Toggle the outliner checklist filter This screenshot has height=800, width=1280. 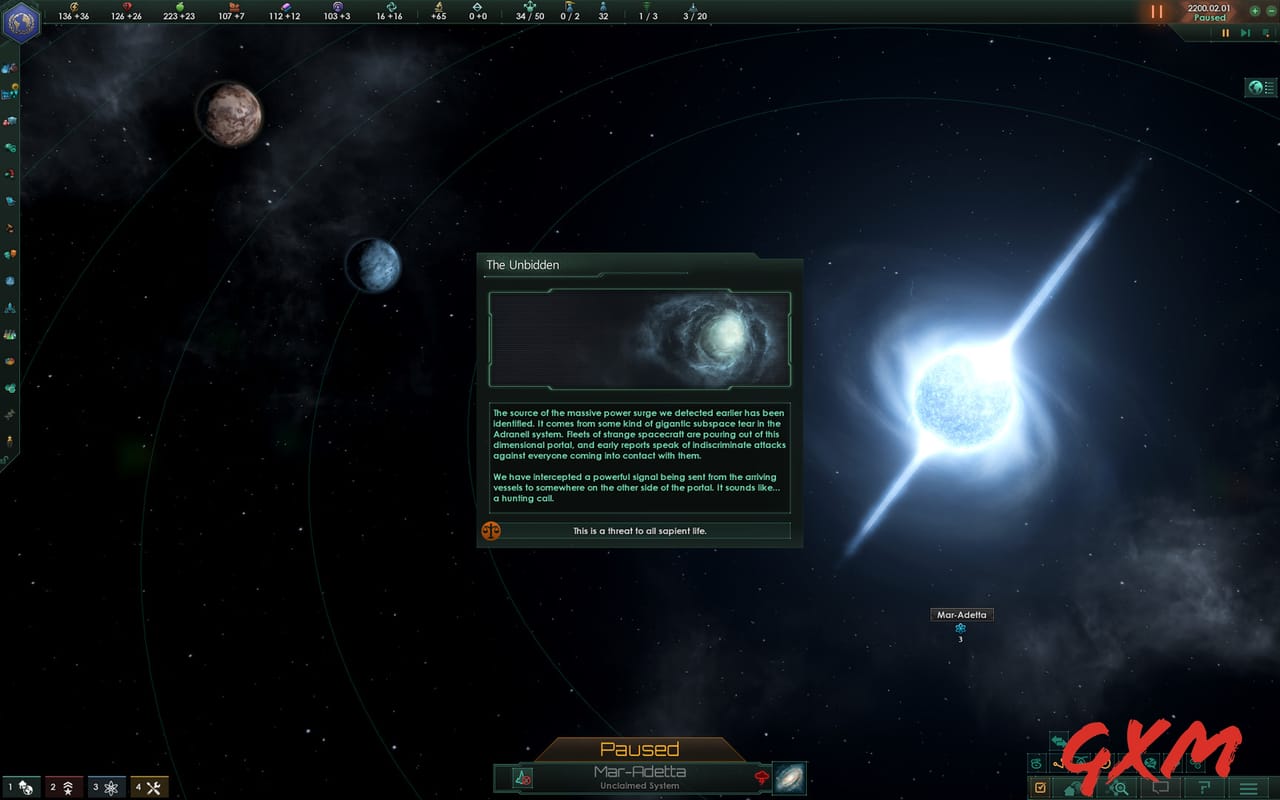coord(1041,787)
